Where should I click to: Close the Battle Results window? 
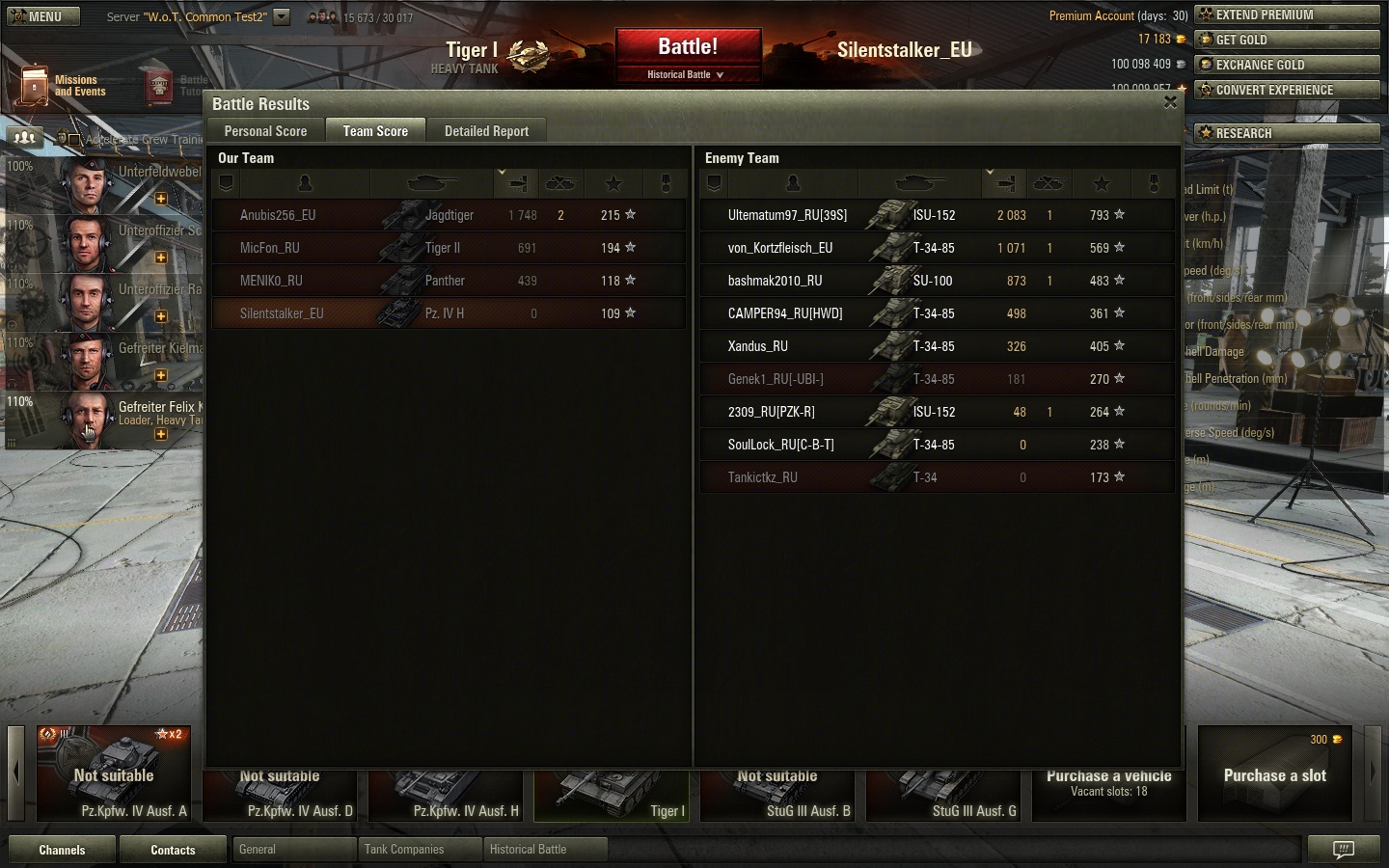1170,102
